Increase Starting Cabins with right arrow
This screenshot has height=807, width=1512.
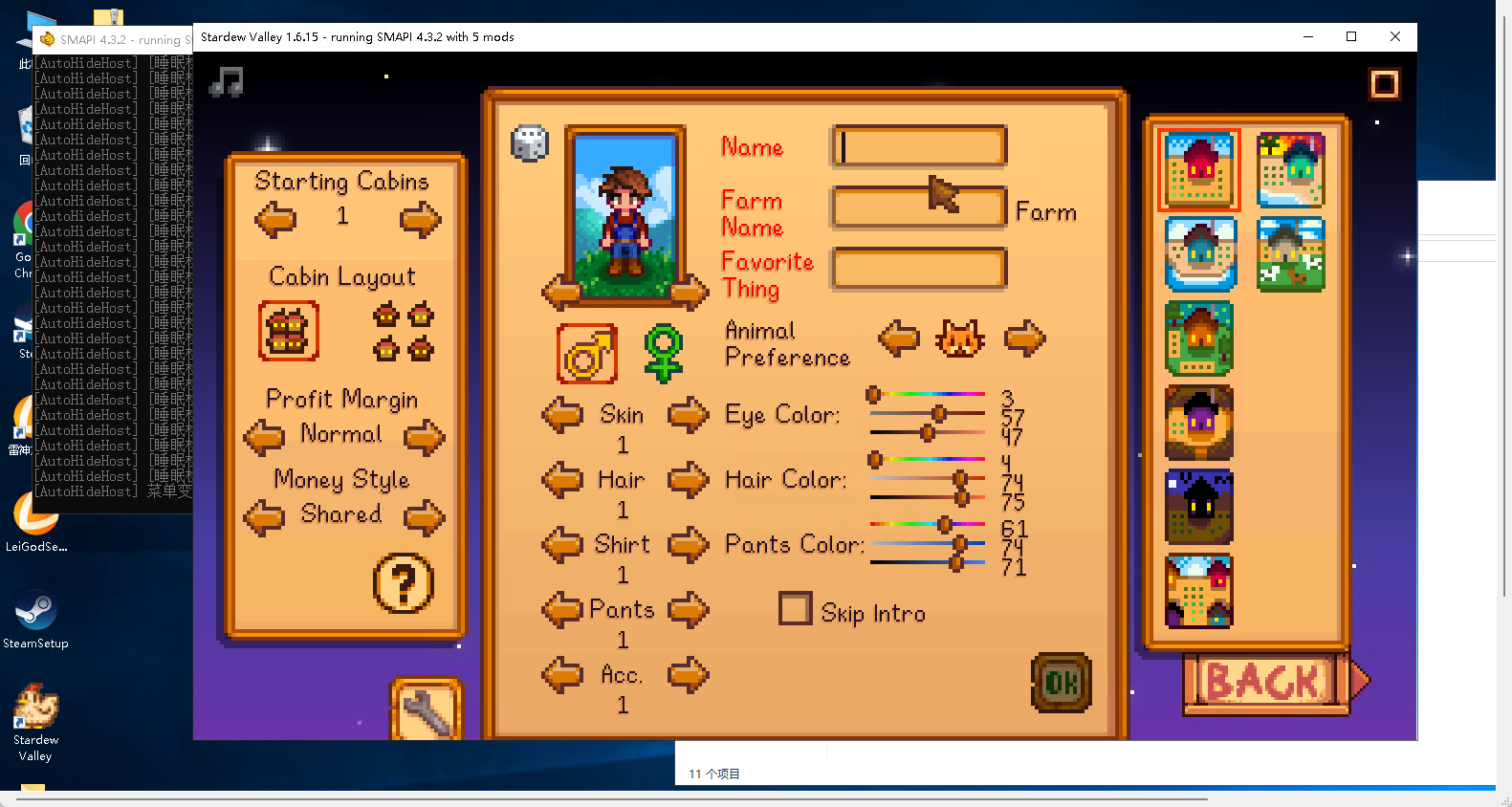tap(420, 220)
